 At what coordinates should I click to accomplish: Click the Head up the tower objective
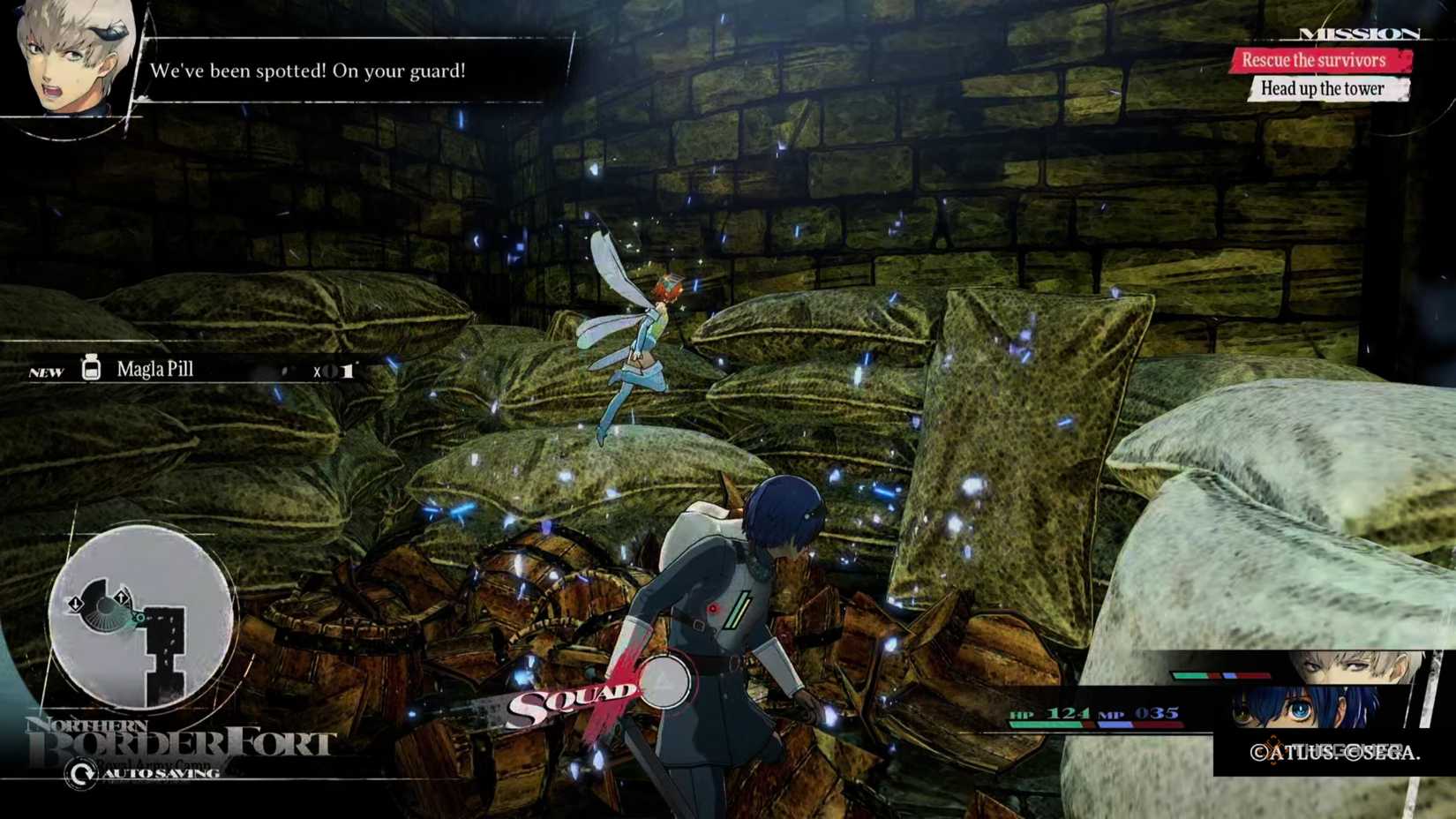pyautogui.click(x=1322, y=88)
